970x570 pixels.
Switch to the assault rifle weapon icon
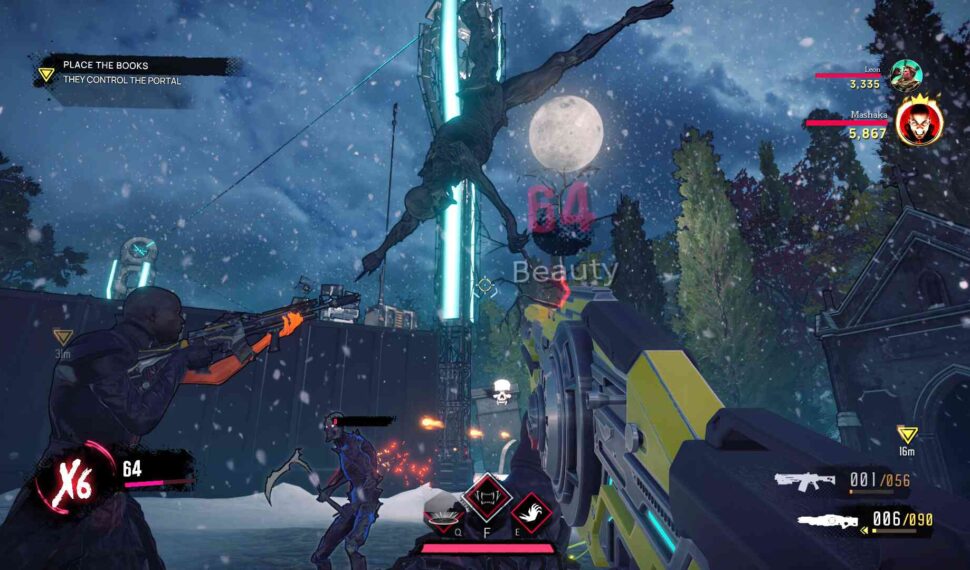click(806, 481)
